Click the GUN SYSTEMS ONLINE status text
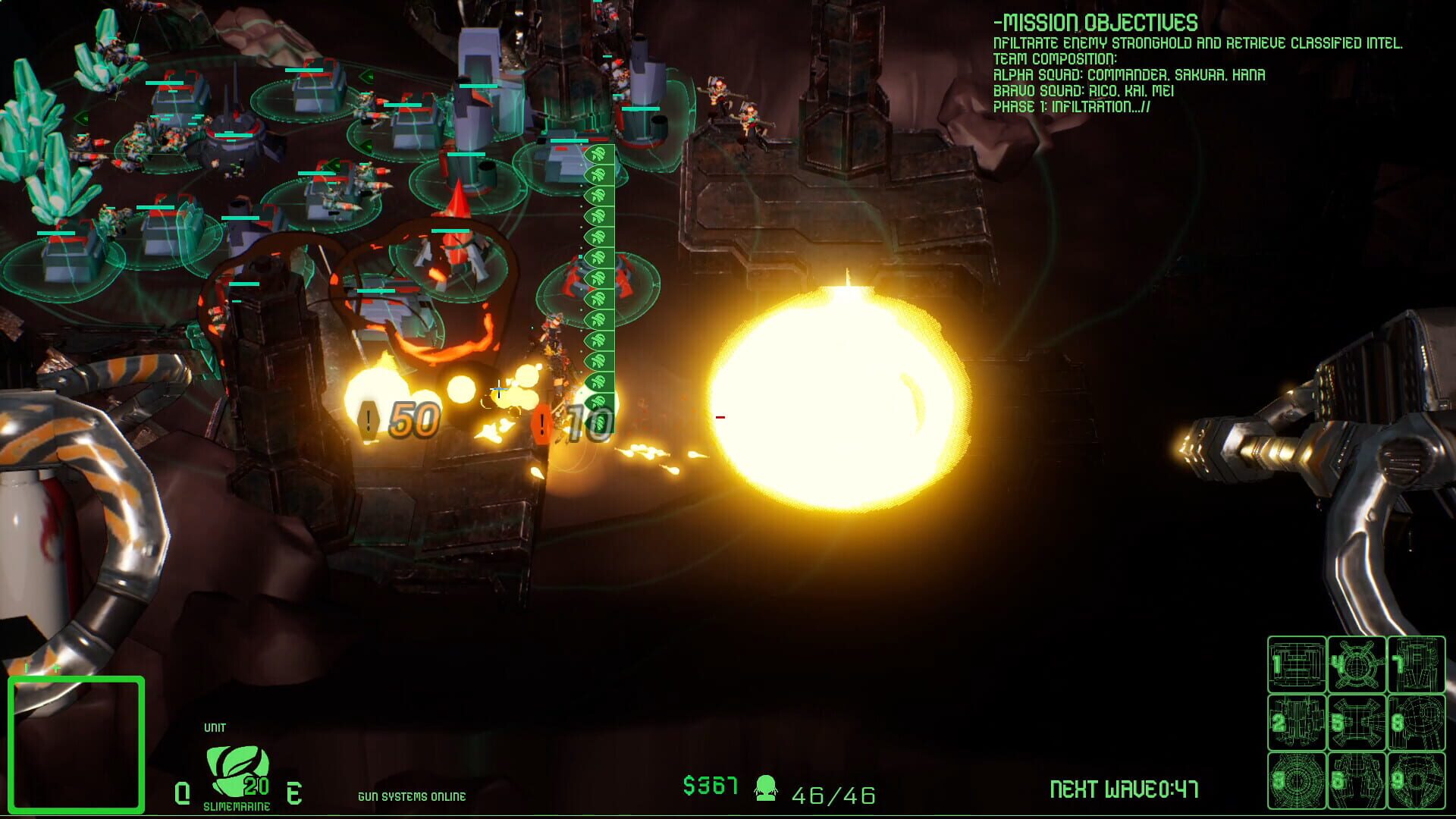The height and width of the screenshot is (819, 1456). 412,797
